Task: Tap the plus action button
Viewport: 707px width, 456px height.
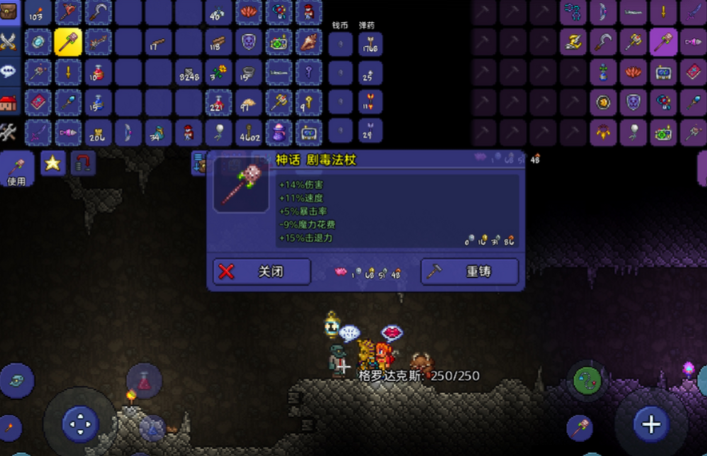Action: 651,424
